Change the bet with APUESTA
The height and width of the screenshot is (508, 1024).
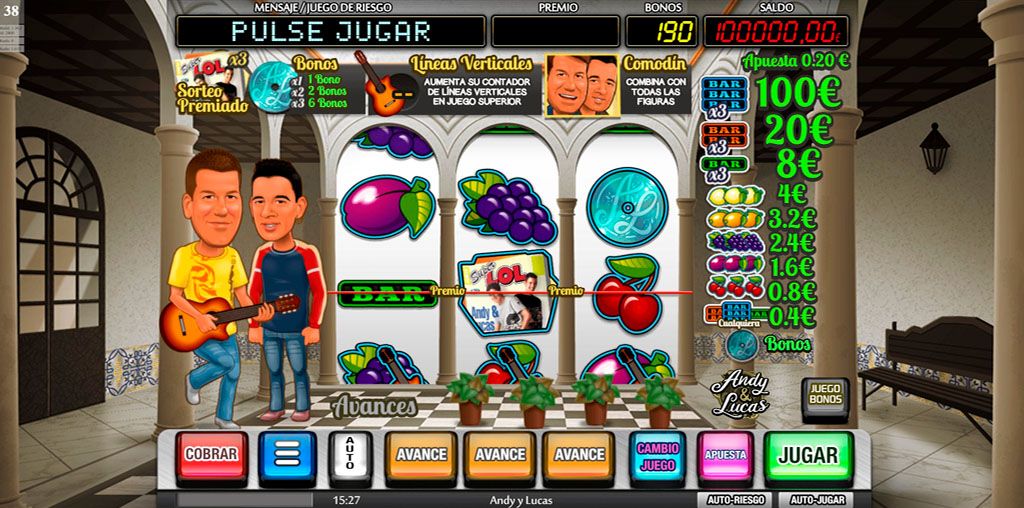pyautogui.click(x=725, y=455)
